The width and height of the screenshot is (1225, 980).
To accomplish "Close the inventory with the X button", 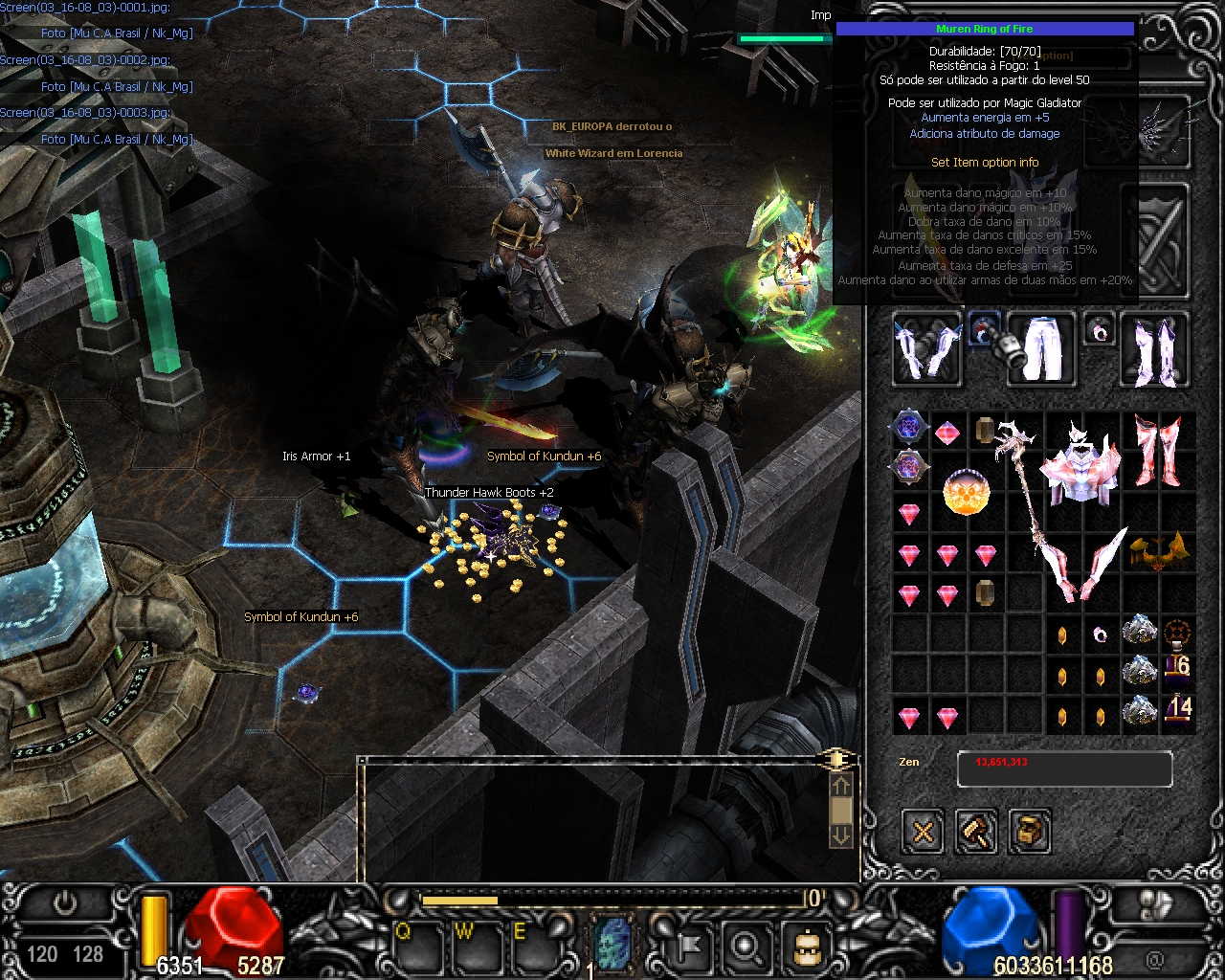I will tap(923, 831).
